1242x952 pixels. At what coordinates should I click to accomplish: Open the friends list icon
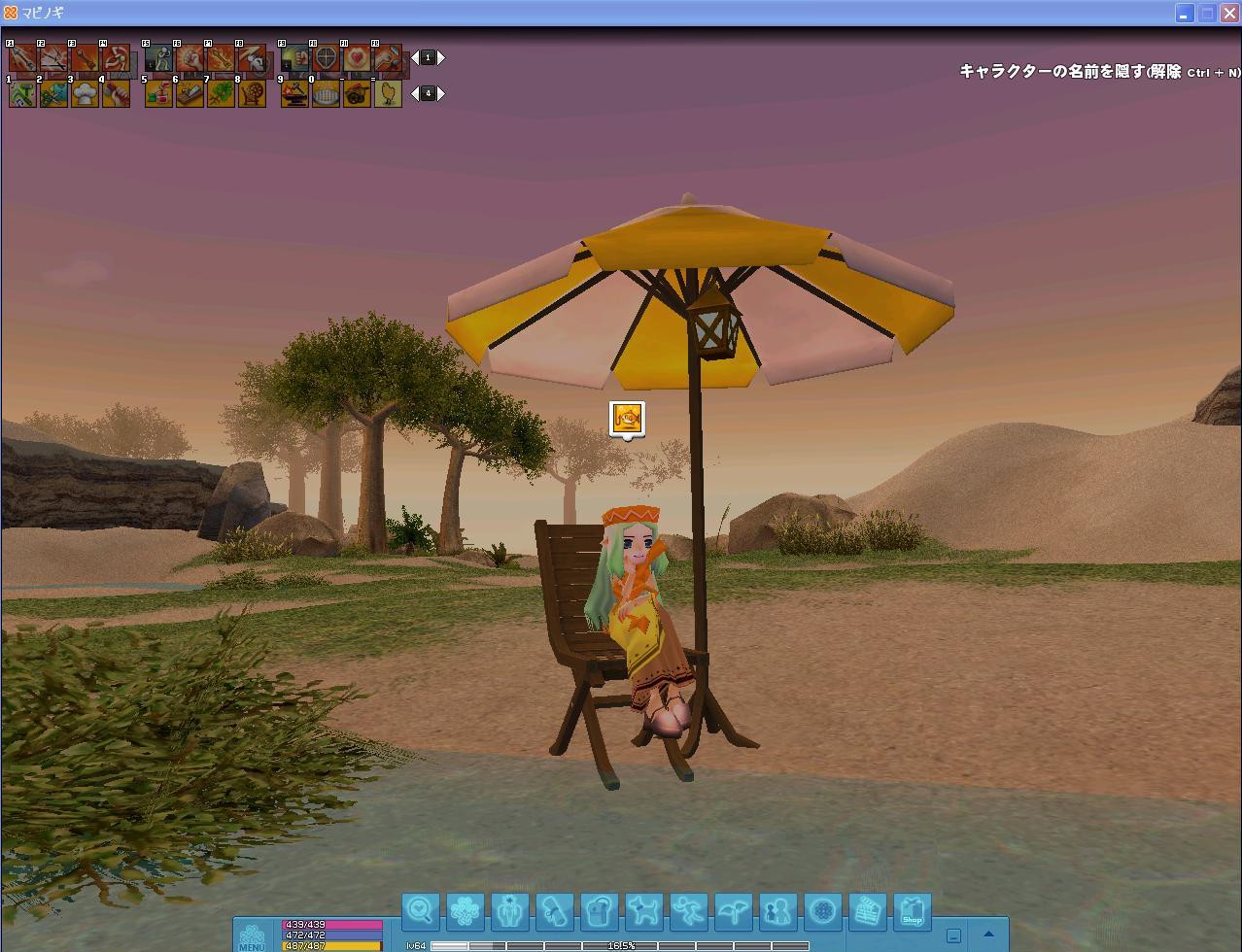778,911
